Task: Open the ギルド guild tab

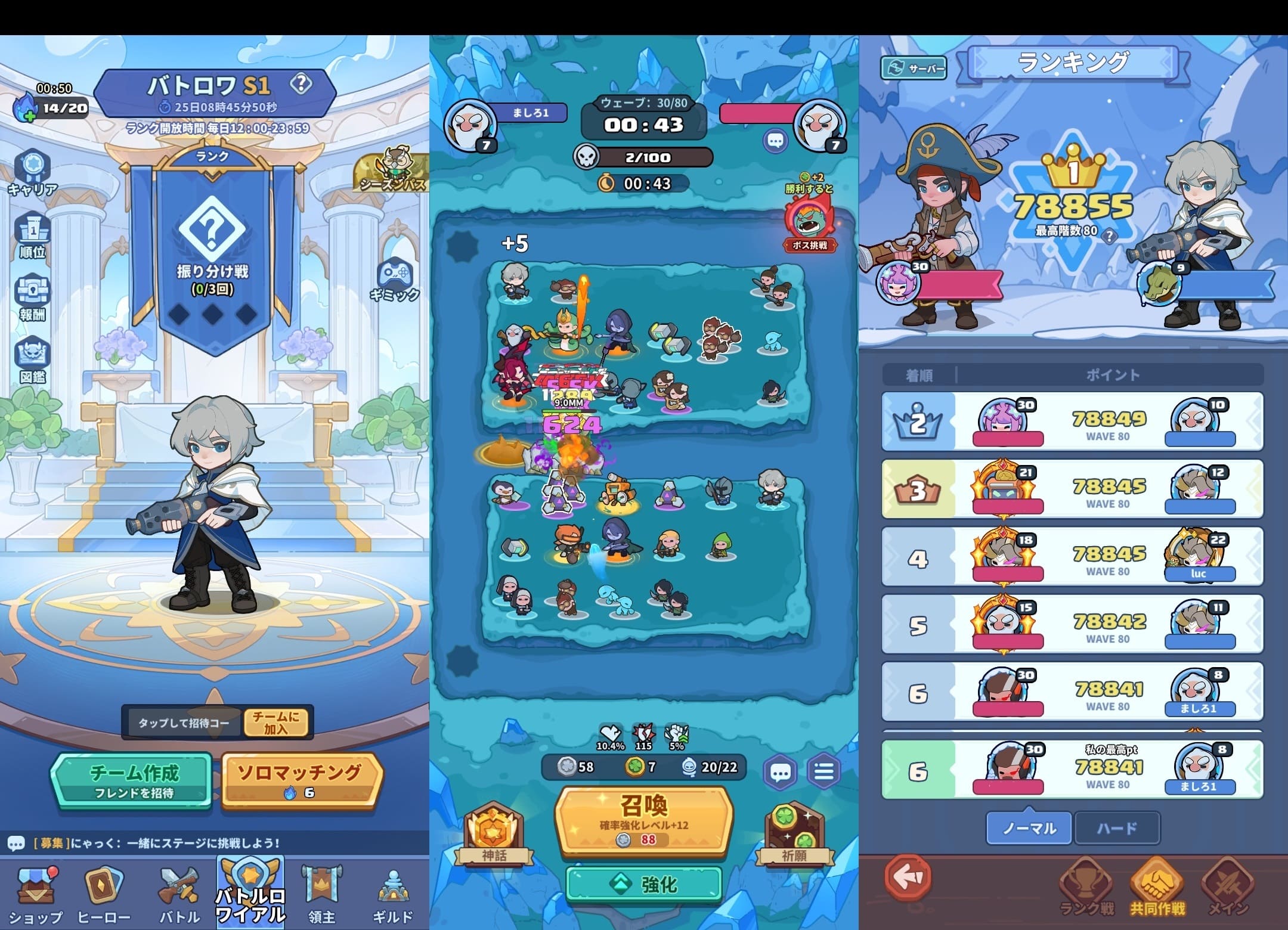Action: tap(392, 894)
